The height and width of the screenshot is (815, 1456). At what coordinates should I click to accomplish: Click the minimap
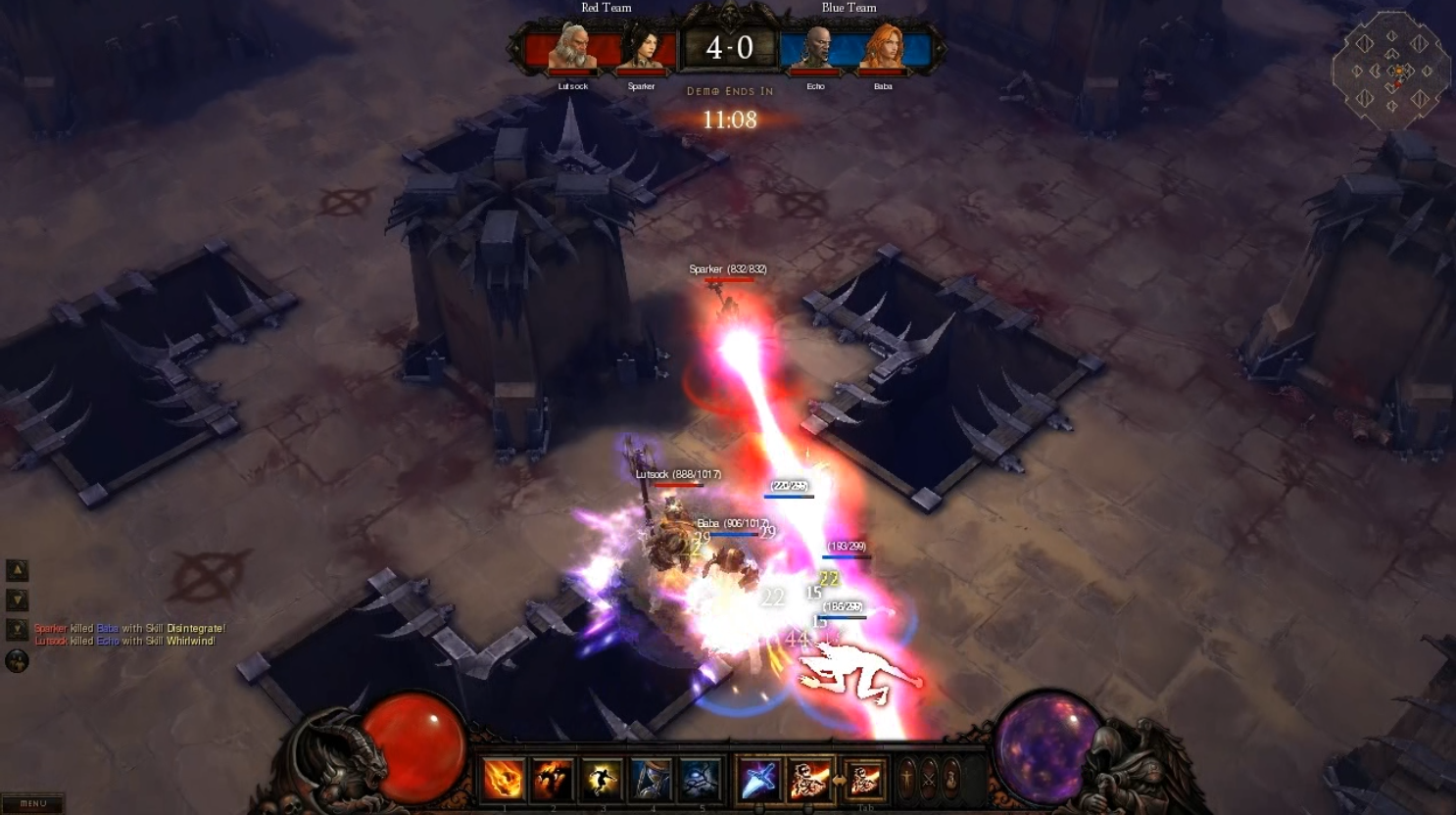point(1391,71)
